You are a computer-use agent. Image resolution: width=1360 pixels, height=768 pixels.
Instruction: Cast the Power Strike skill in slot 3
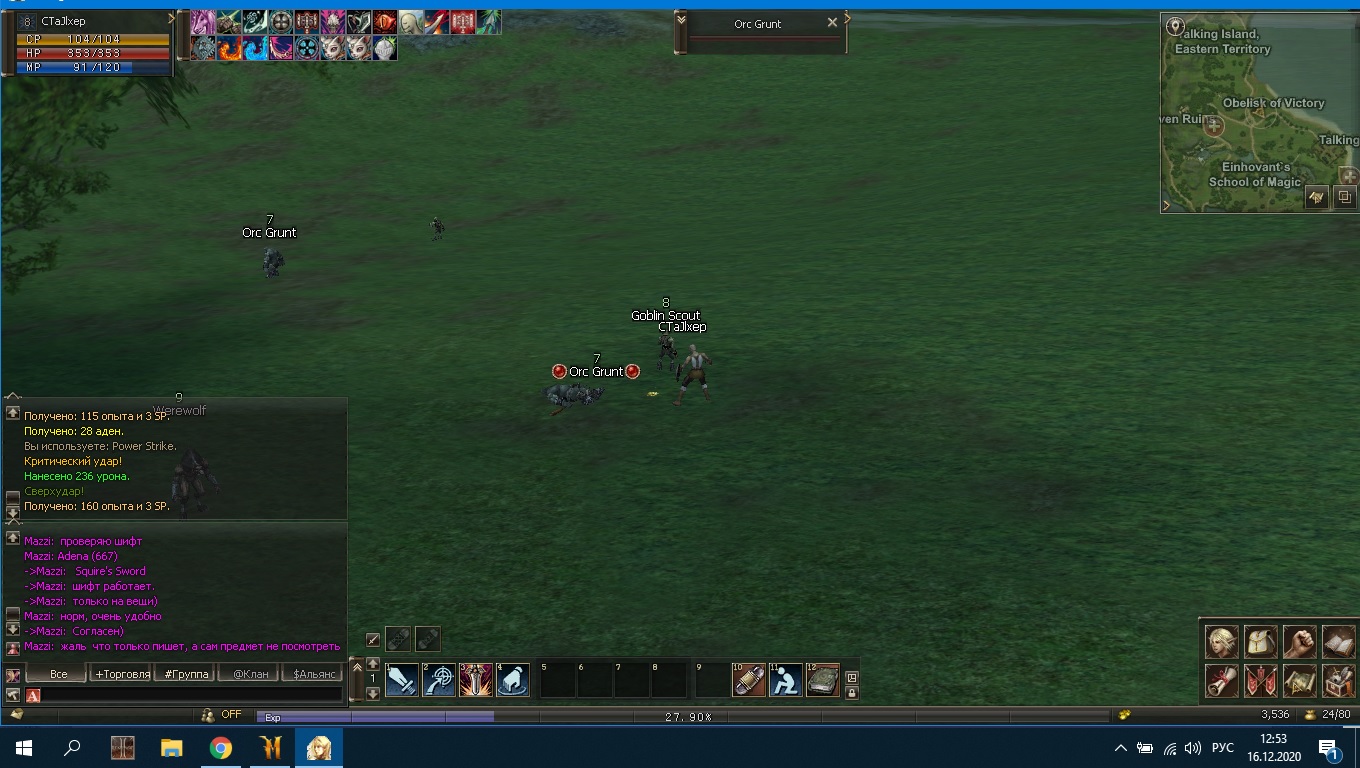pyautogui.click(x=476, y=681)
